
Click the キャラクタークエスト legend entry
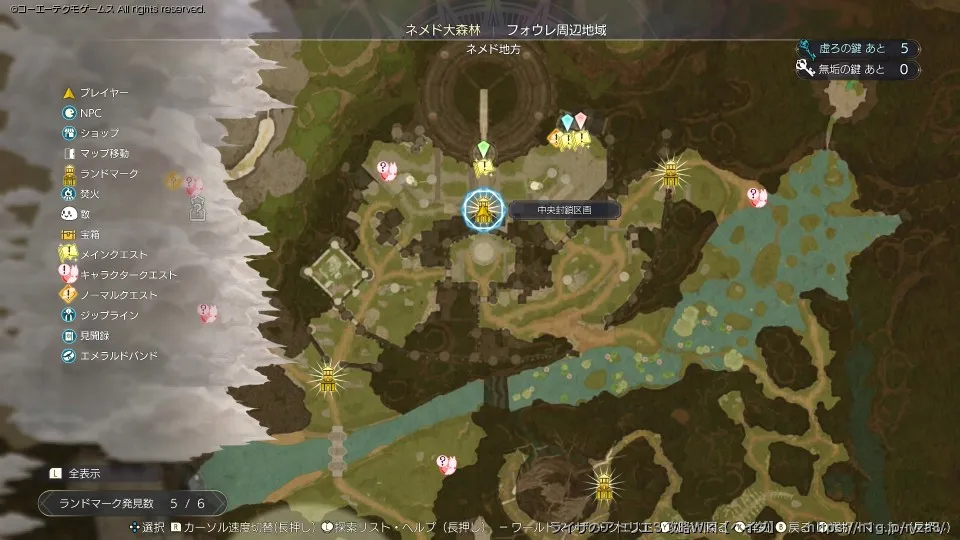[127, 275]
